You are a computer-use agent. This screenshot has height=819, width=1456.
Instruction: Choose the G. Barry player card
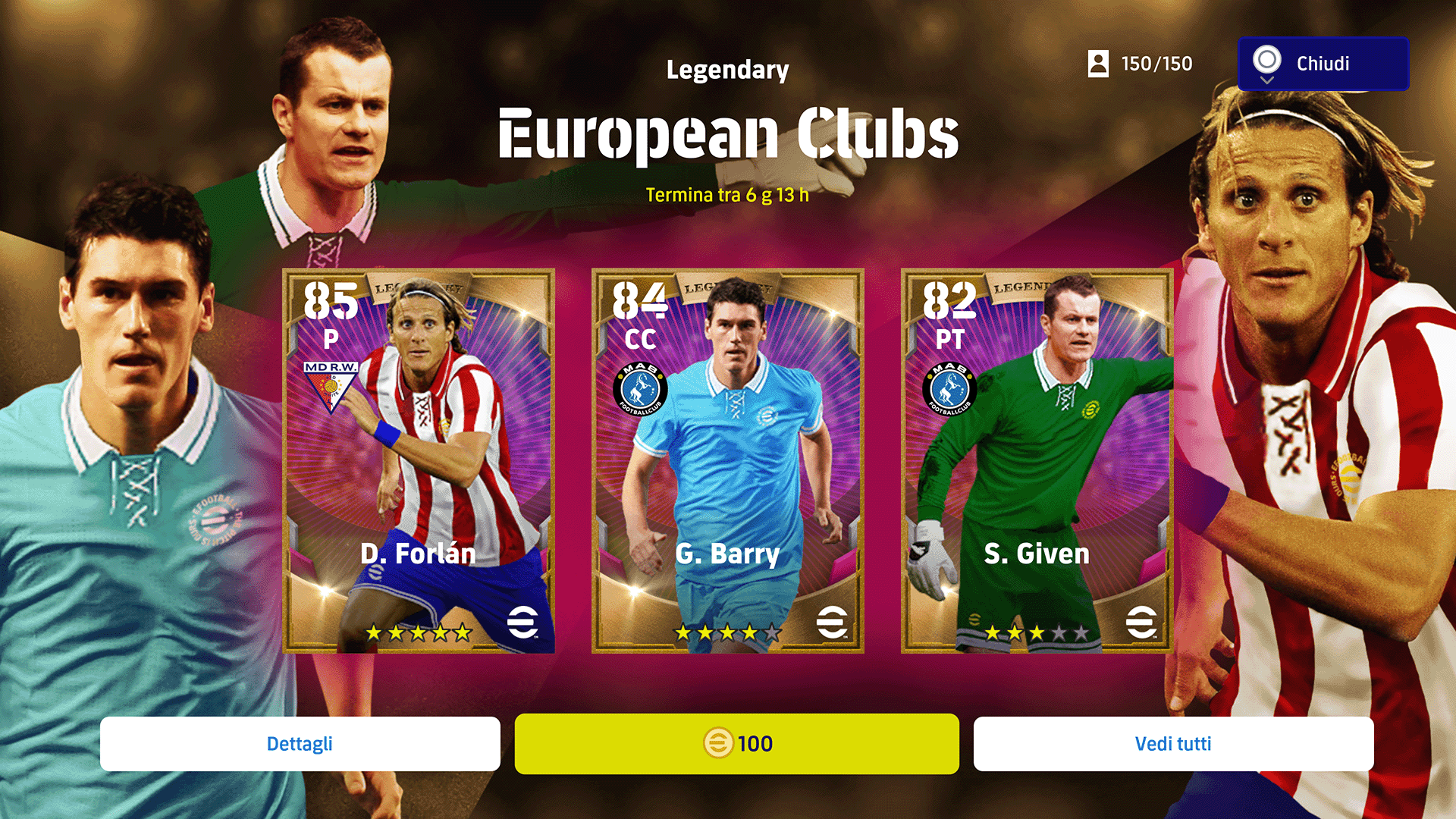(x=727, y=460)
